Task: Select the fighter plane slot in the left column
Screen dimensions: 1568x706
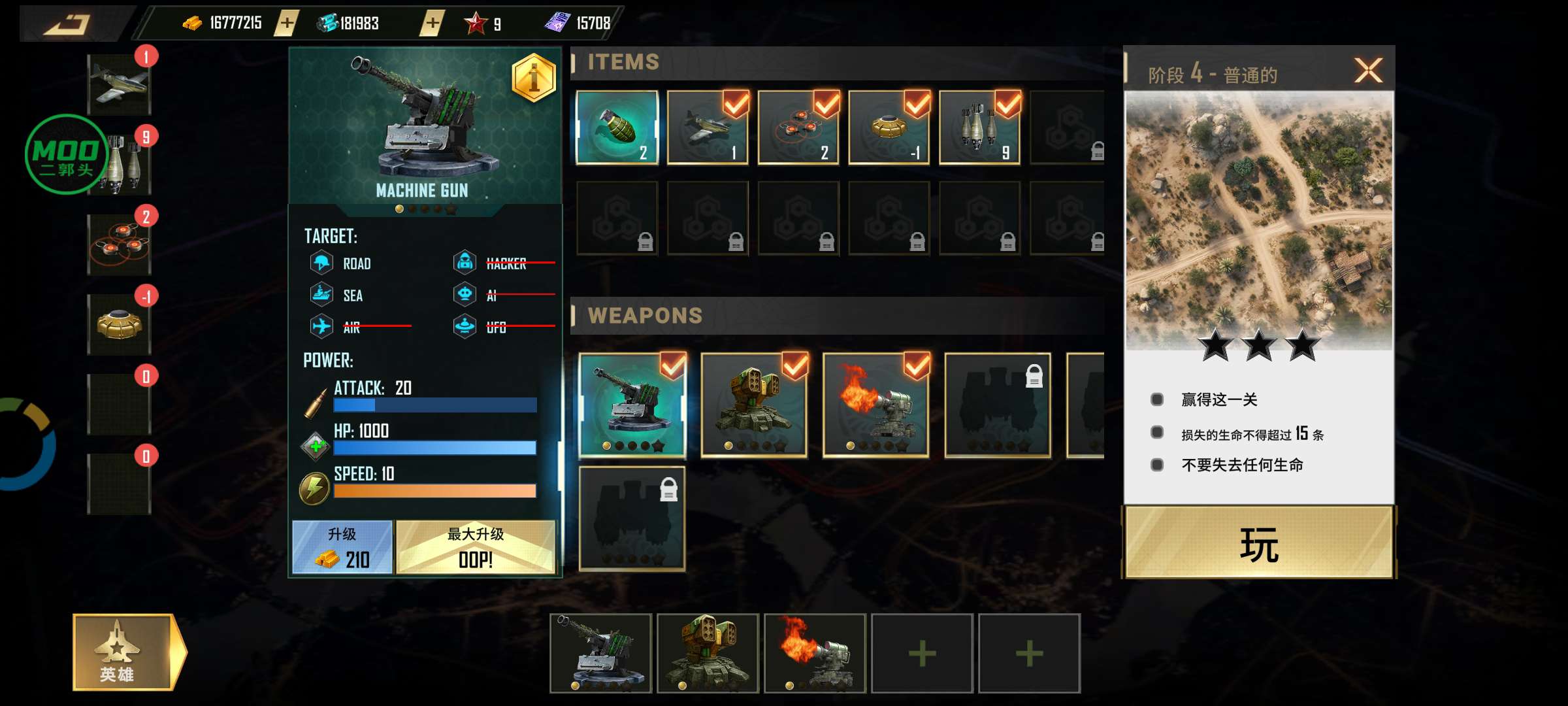Action: (120, 85)
